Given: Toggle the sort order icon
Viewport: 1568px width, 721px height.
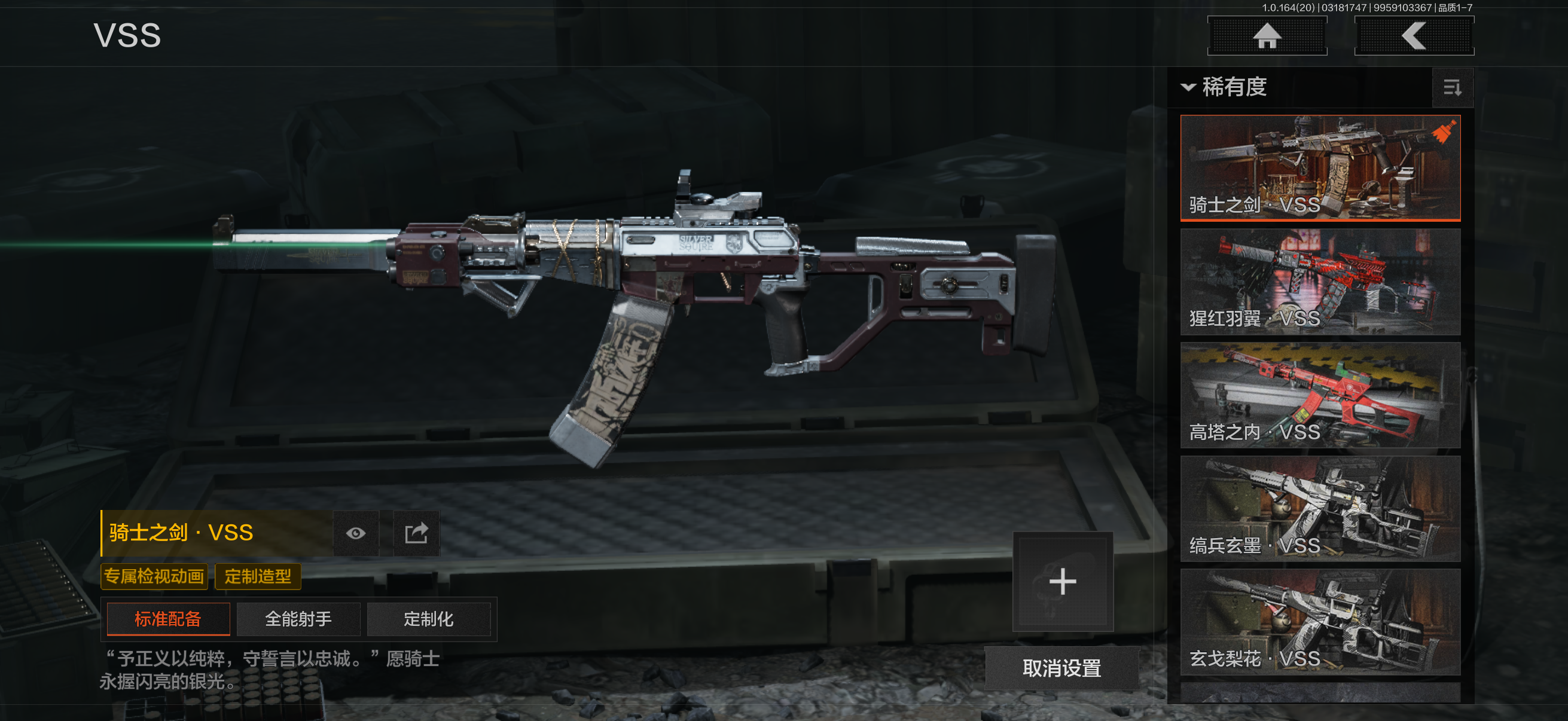Looking at the screenshot, I should 1453,88.
